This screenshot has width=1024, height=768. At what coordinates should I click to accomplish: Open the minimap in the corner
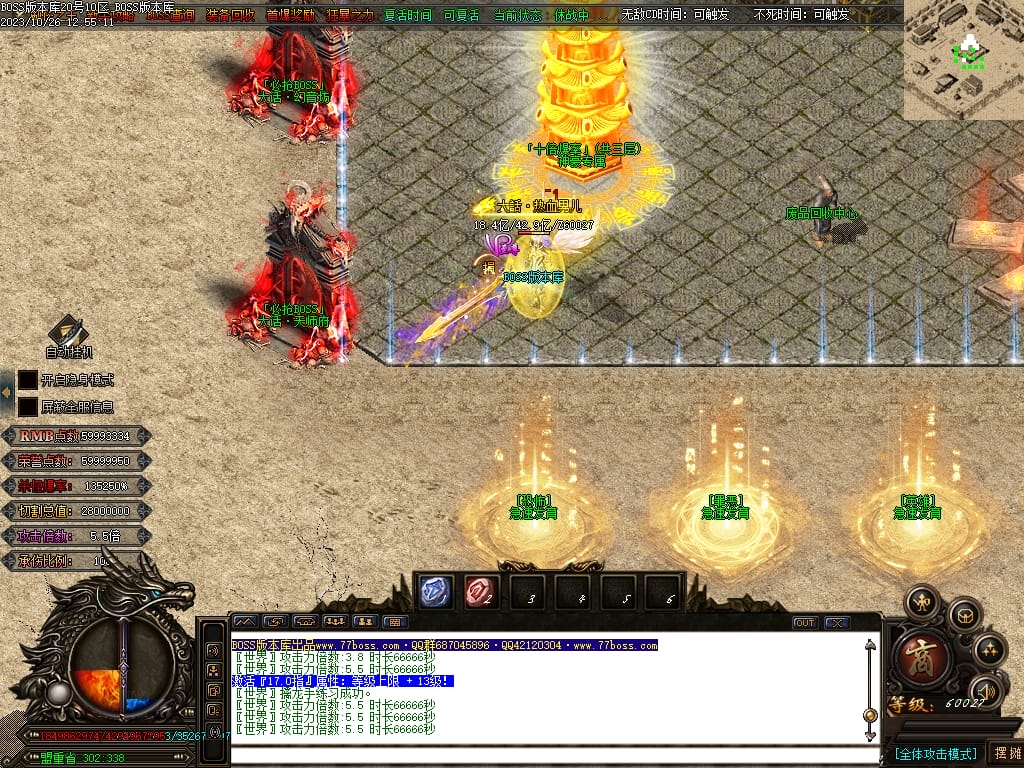click(964, 58)
